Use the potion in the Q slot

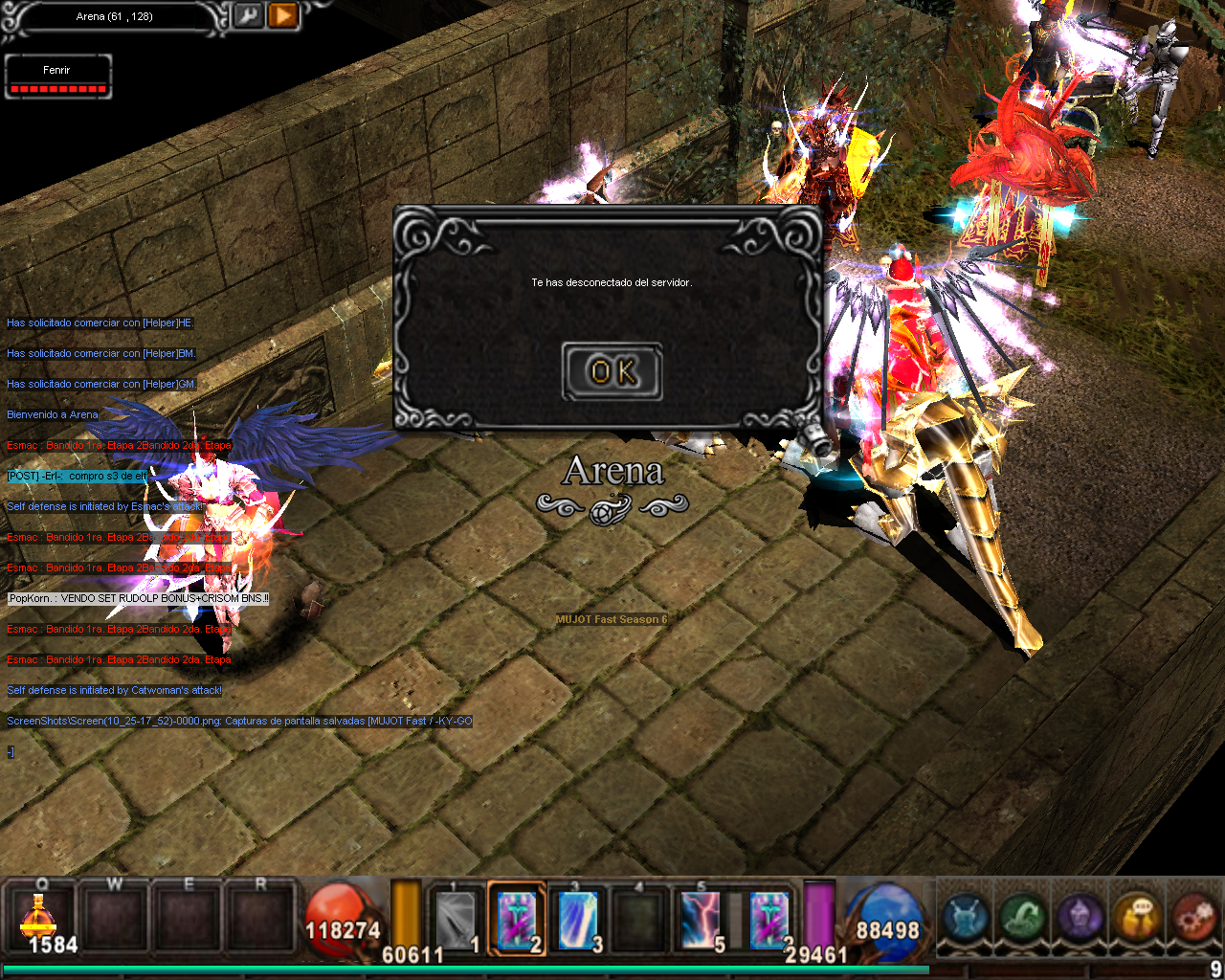tap(40, 922)
